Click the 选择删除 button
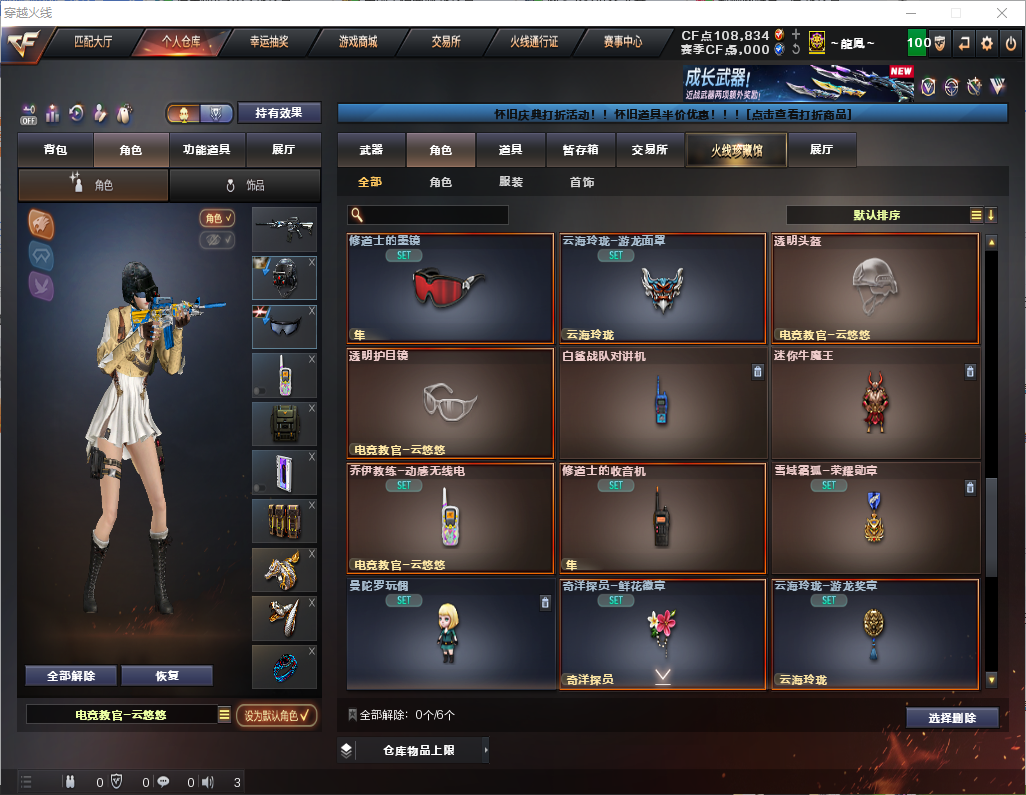The height and width of the screenshot is (795, 1026). [x=952, y=718]
